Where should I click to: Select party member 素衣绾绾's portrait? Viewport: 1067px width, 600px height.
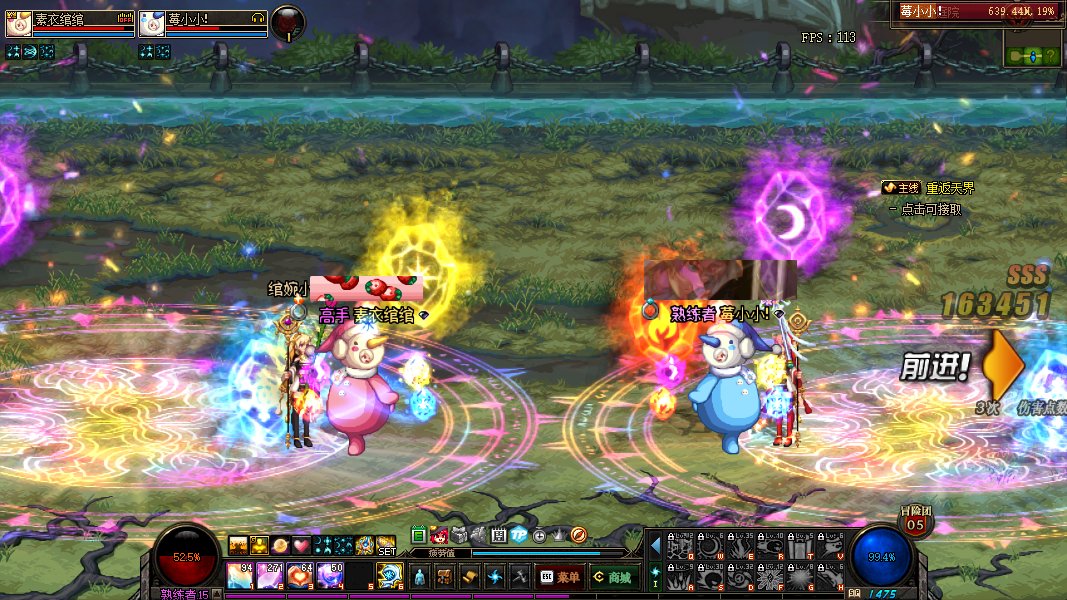point(18,24)
